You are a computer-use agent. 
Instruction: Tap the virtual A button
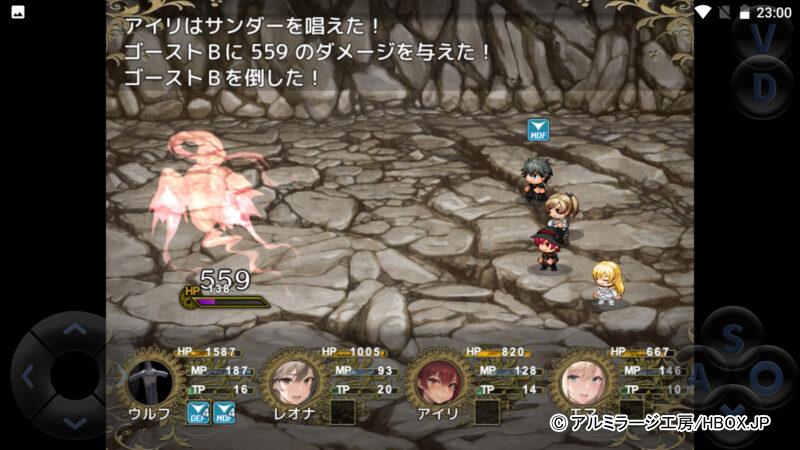click(701, 379)
